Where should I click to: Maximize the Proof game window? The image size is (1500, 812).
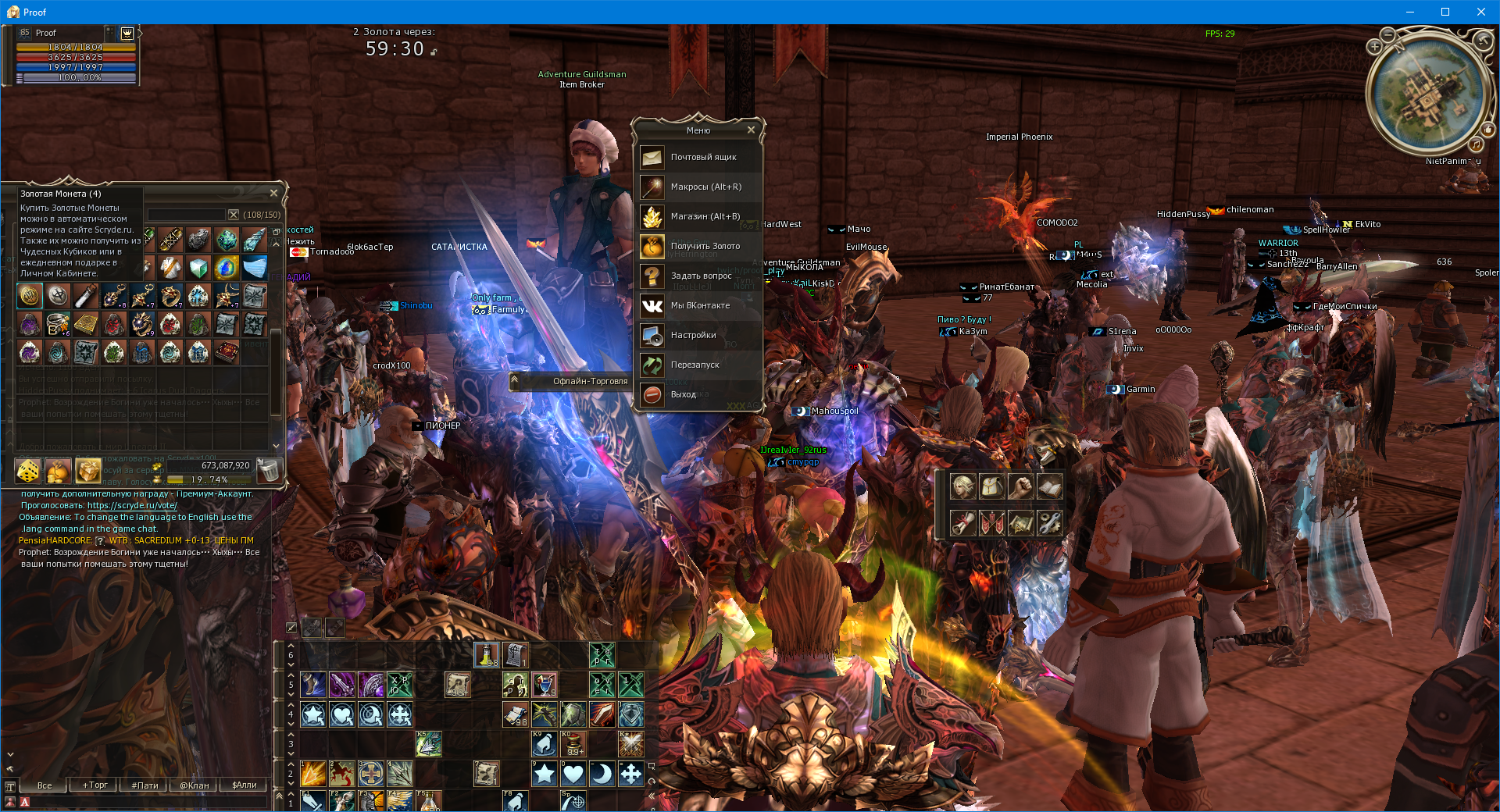tap(1445, 12)
